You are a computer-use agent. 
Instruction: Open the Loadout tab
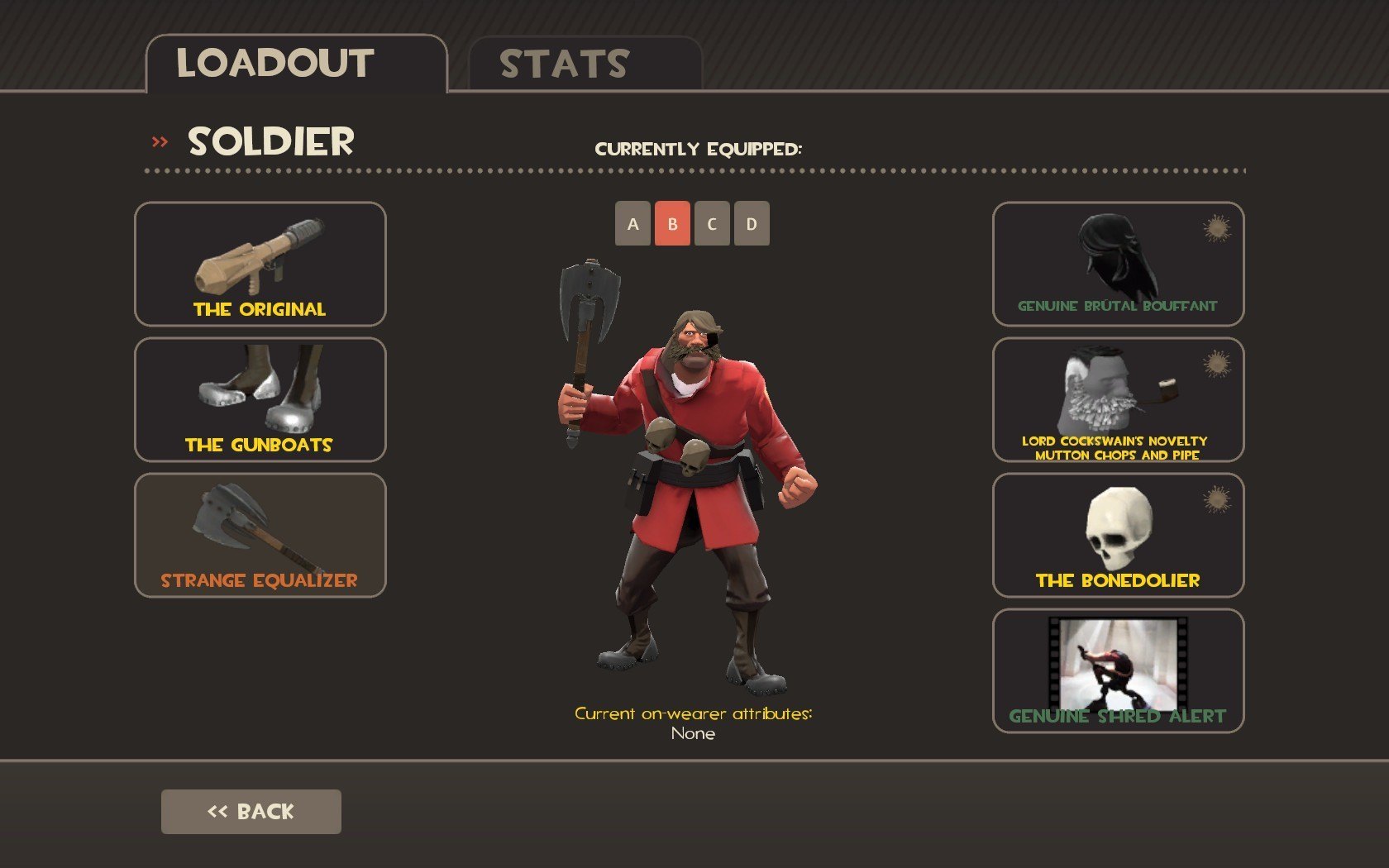coord(296,64)
